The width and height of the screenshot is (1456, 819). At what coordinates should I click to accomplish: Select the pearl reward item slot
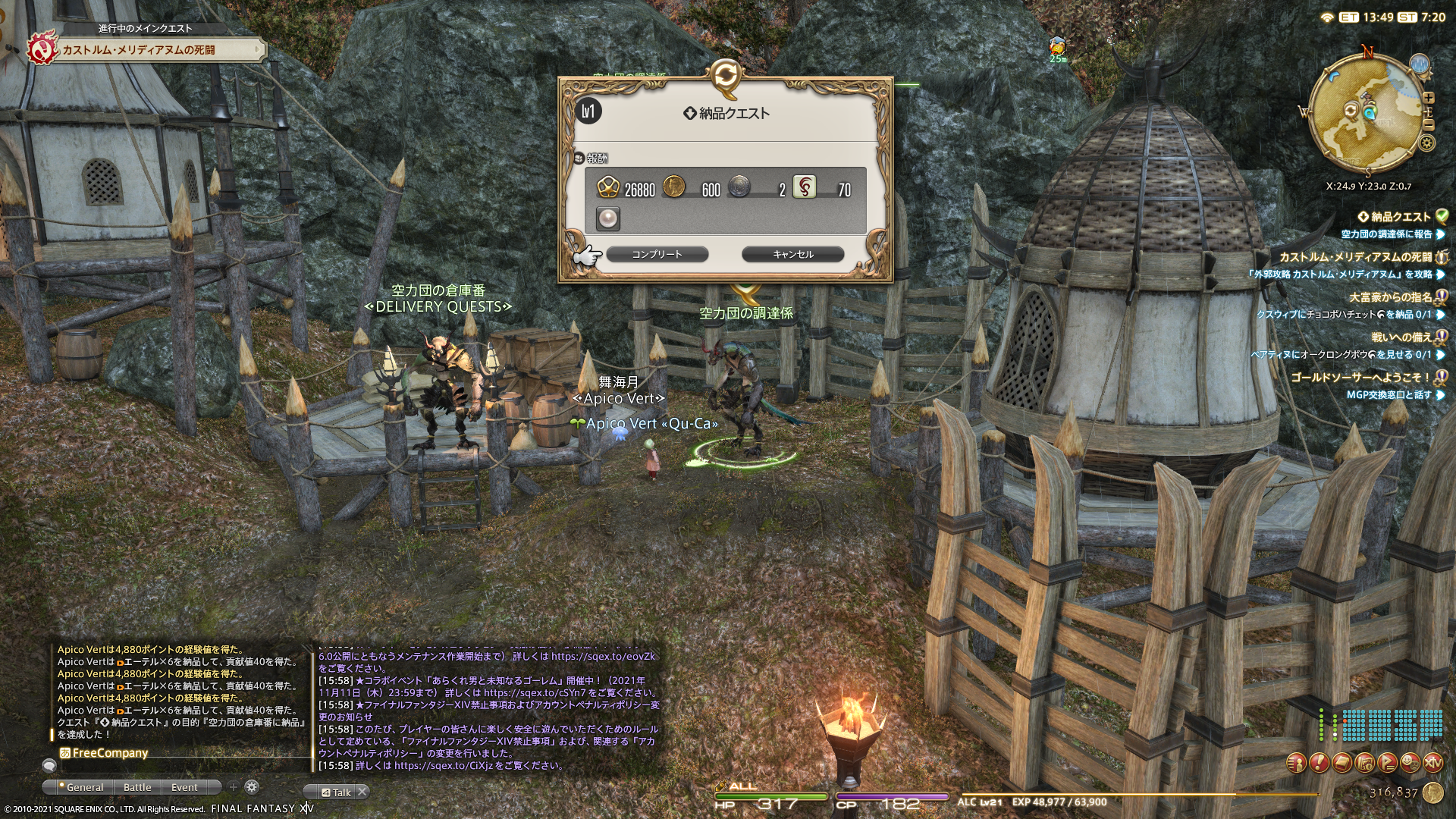(608, 218)
